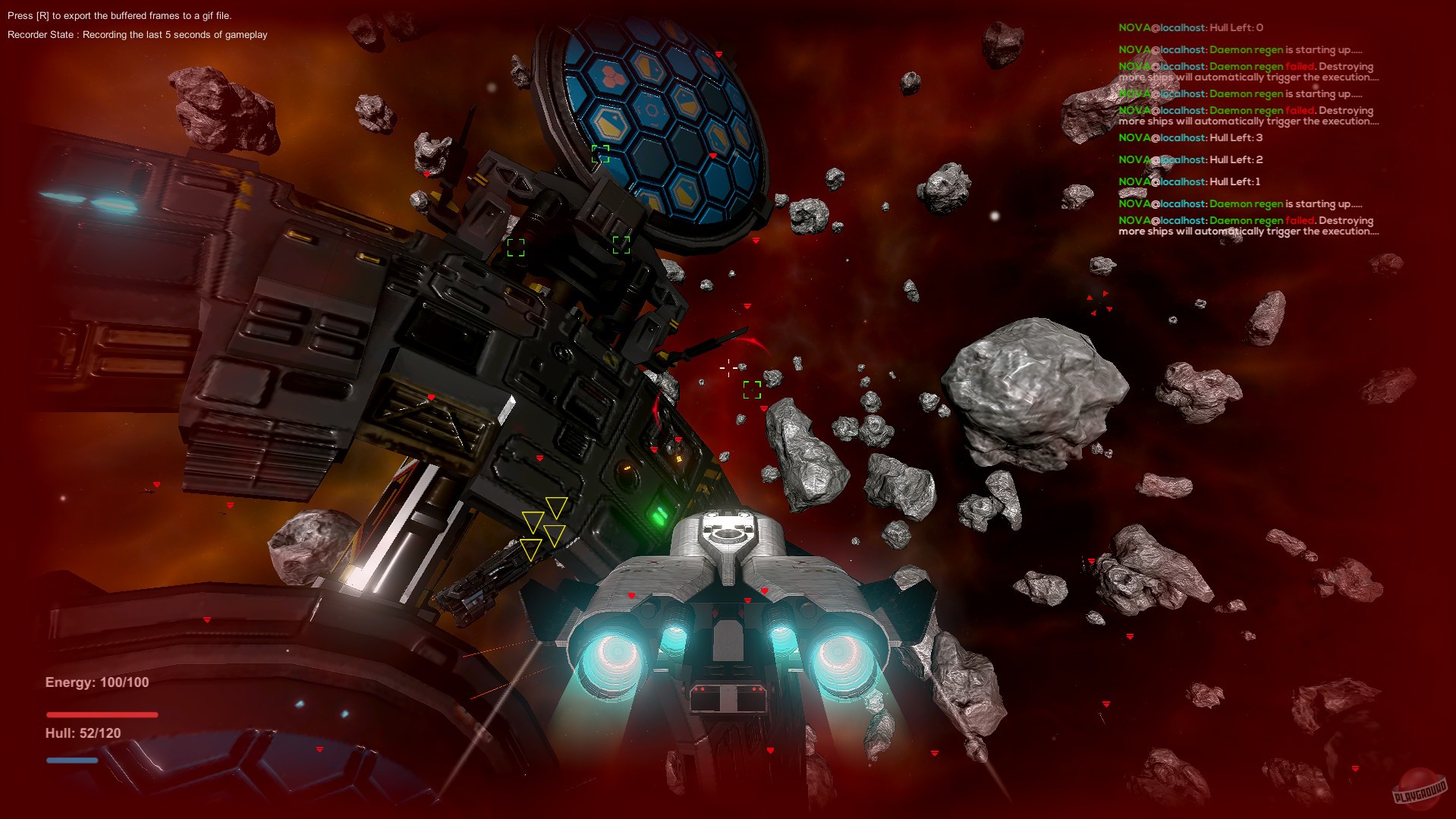
Task: Toggle the Recorder State indicator
Action: click(137, 33)
